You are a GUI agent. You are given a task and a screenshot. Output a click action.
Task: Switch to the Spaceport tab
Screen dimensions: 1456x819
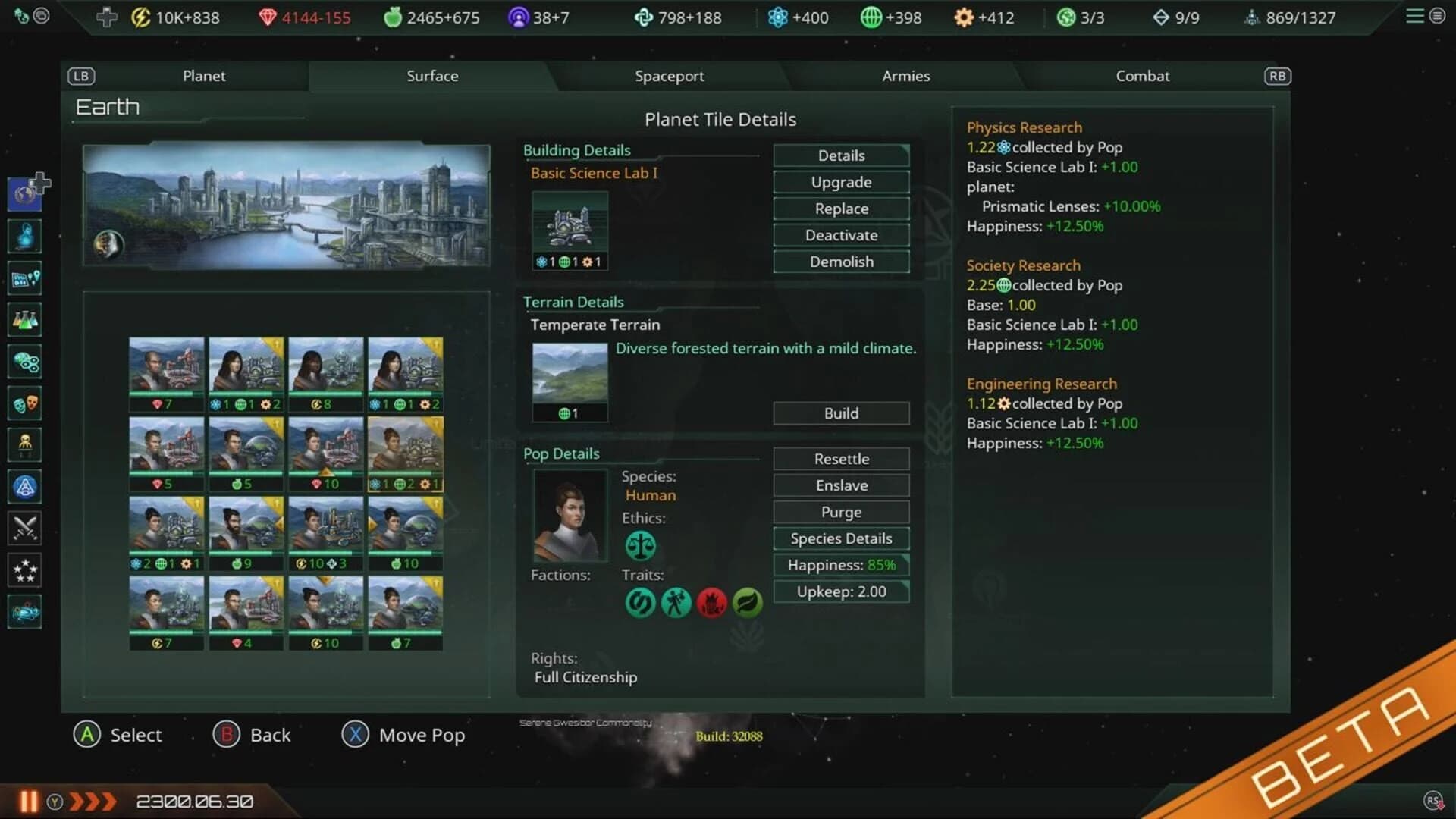coord(670,76)
